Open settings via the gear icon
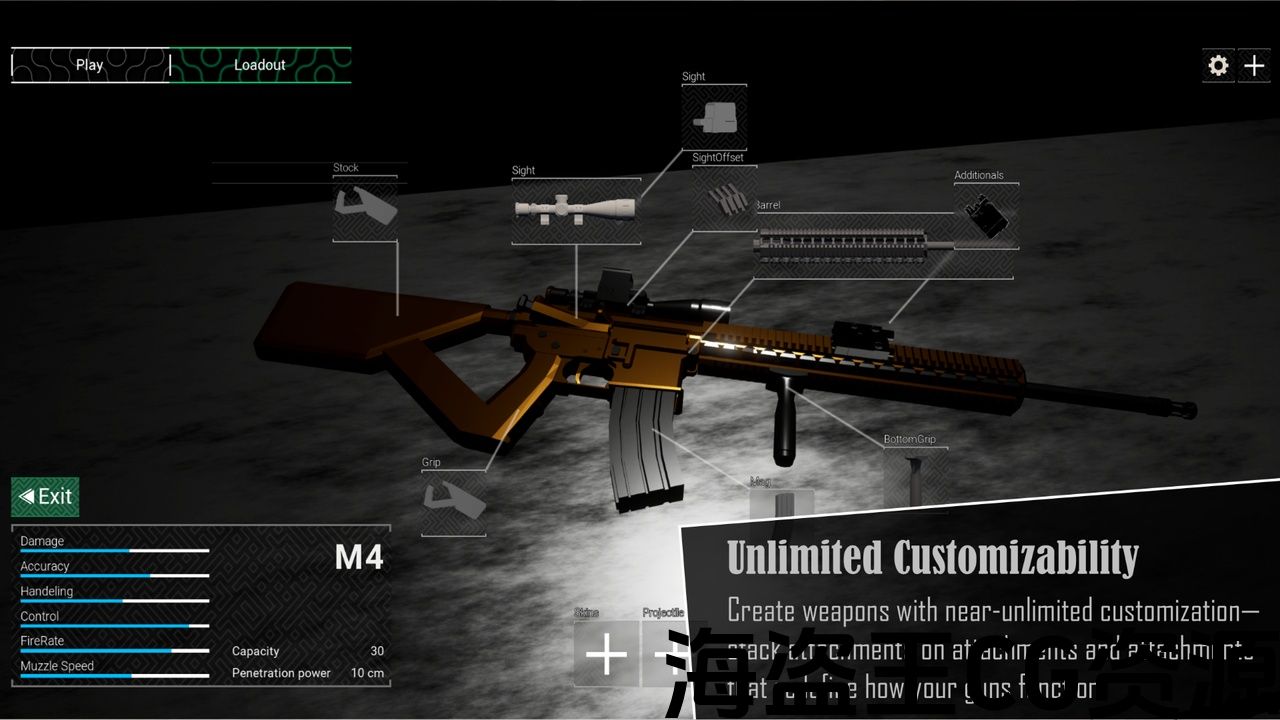Screen dimensions: 1280x720 point(1218,66)
